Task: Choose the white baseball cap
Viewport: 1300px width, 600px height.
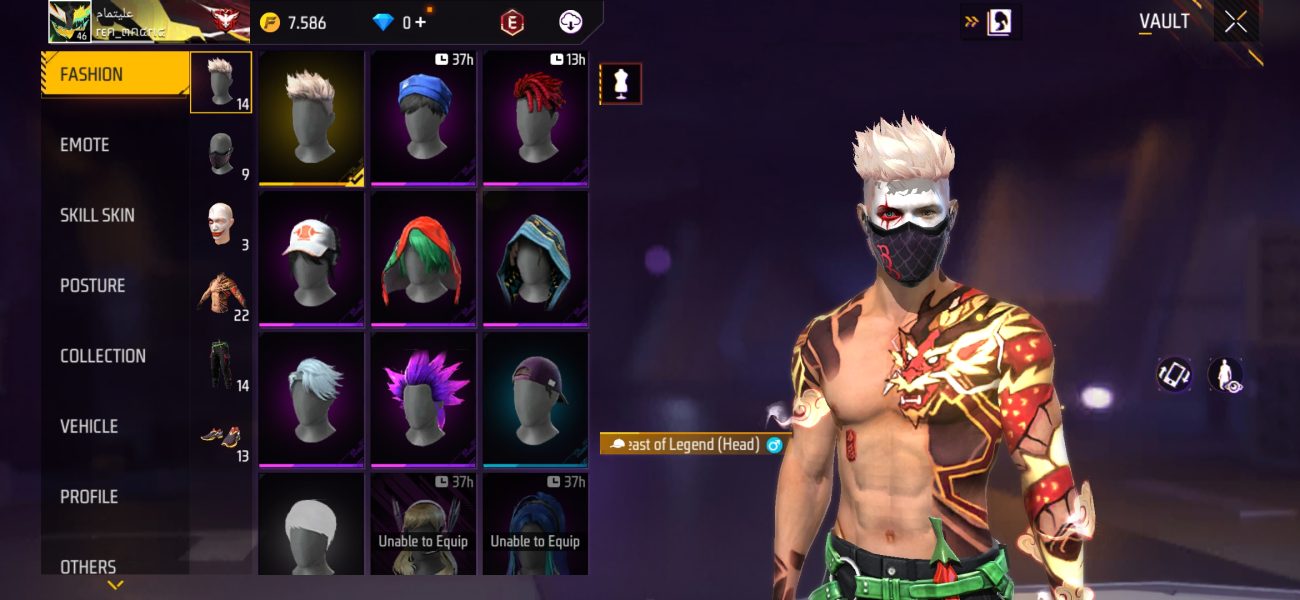Action: coord(311,258)
